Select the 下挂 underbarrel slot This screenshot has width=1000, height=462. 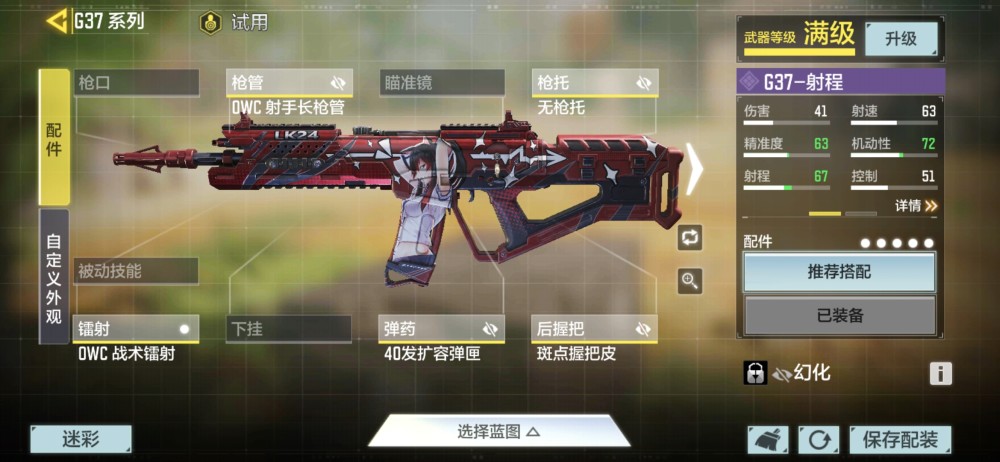(x=289, y=329)
